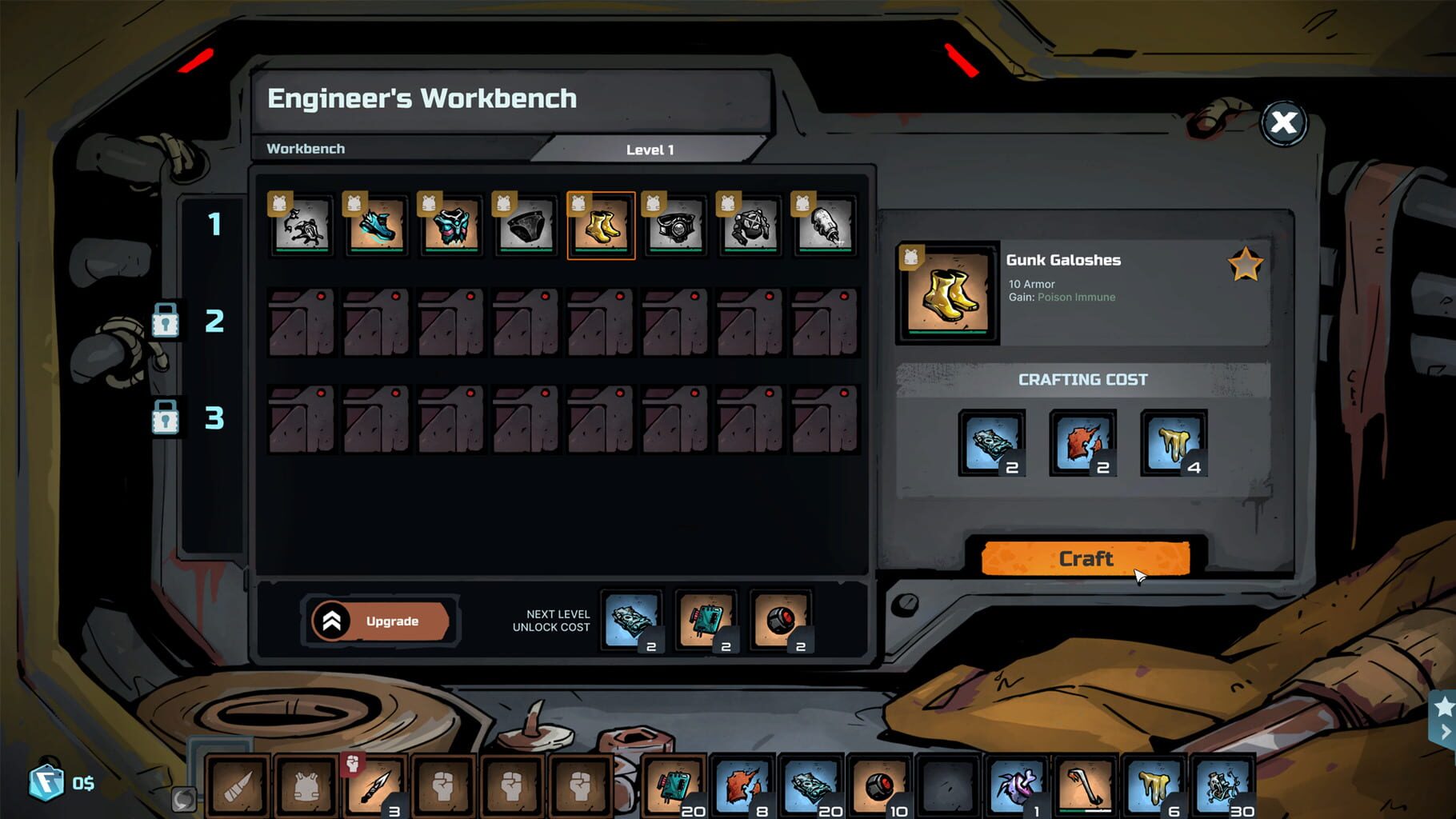The image size is (1456, 819).
Task: Expand the blue arrow panel on the right edge
Action: [x=1445, y=729]
